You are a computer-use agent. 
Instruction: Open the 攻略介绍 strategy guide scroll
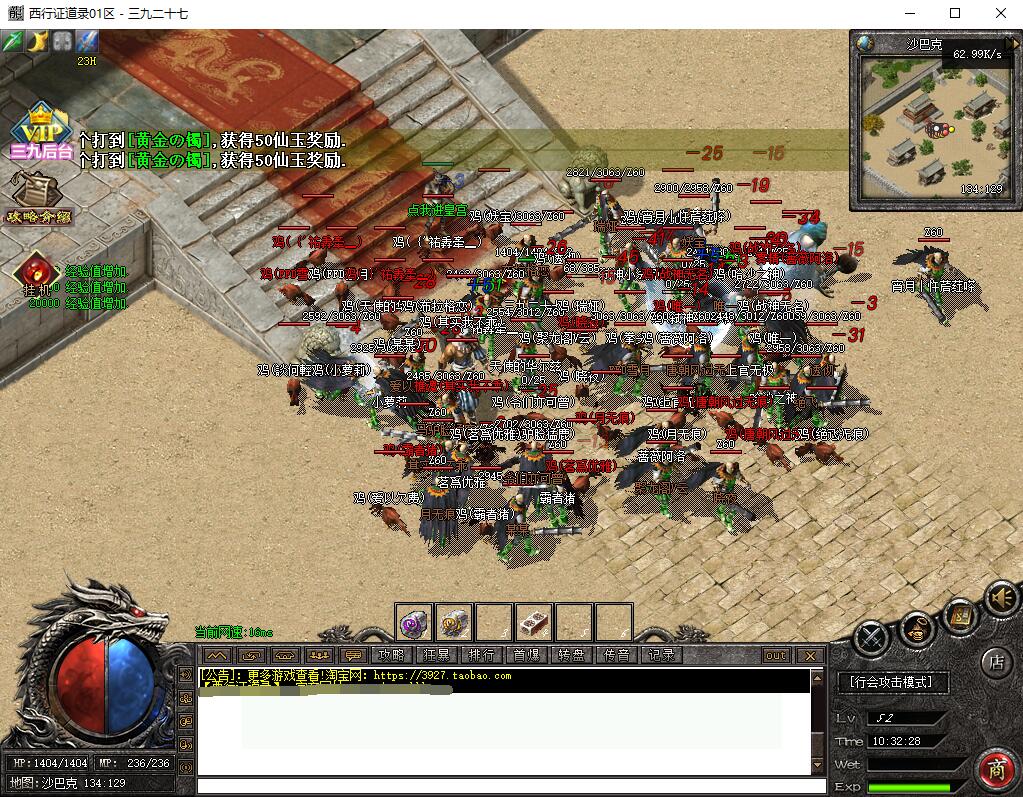[x=39, y=197]
